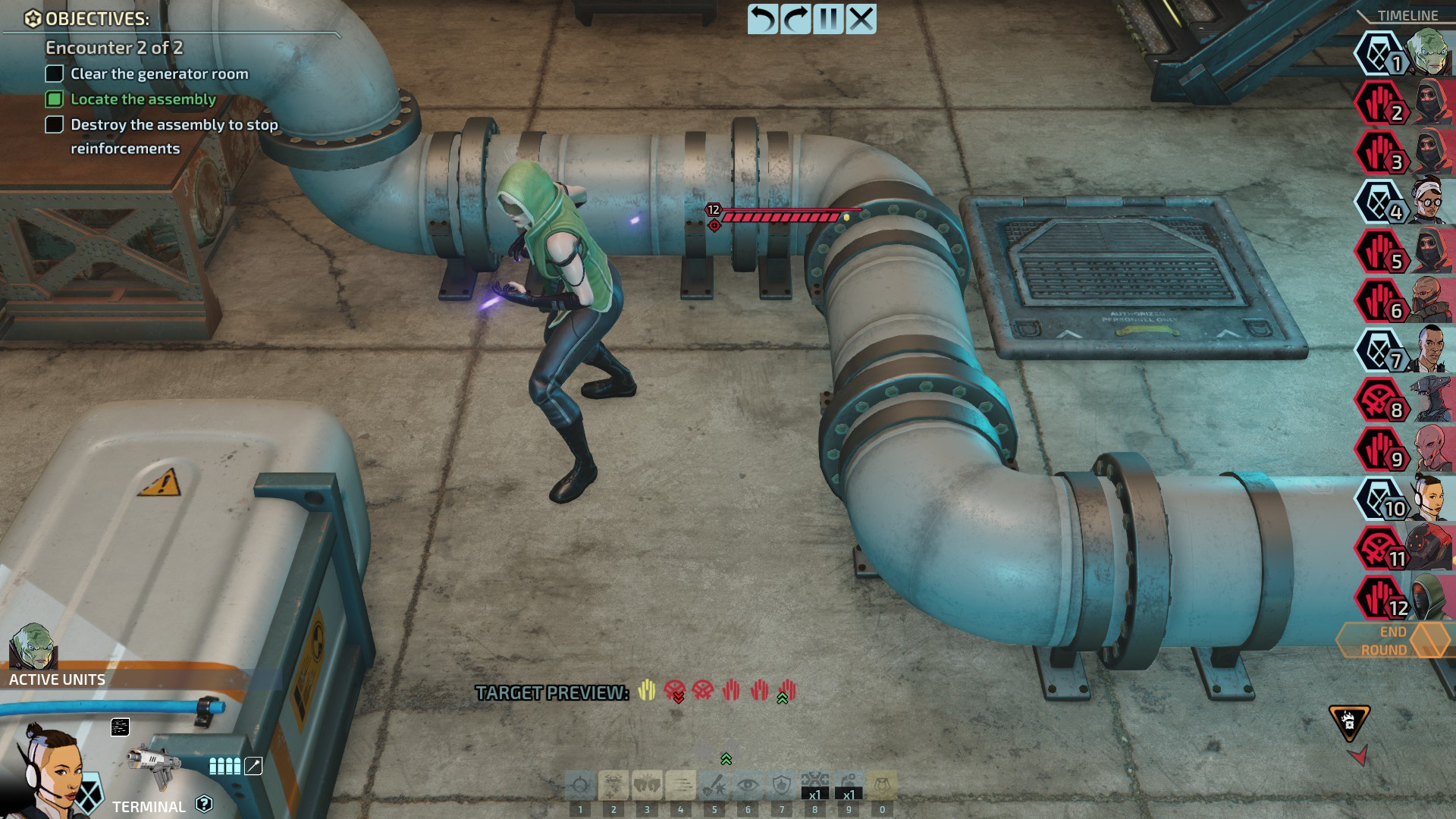Activate the dash speed-lines ability
This screenshot has width=1456, height=819.
pyautogui.click(x=680, y=786)
